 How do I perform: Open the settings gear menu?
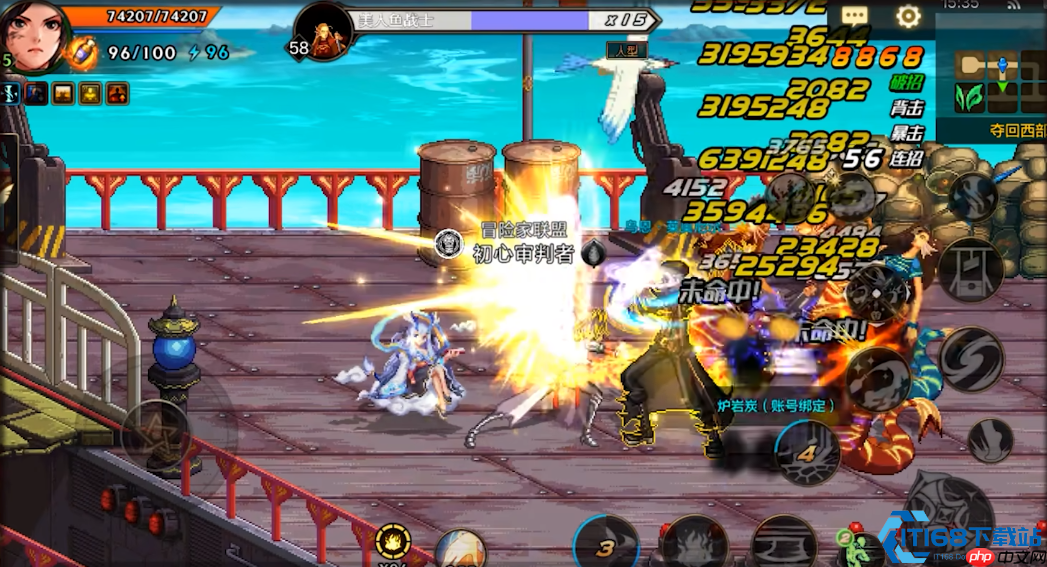(908, 17)
